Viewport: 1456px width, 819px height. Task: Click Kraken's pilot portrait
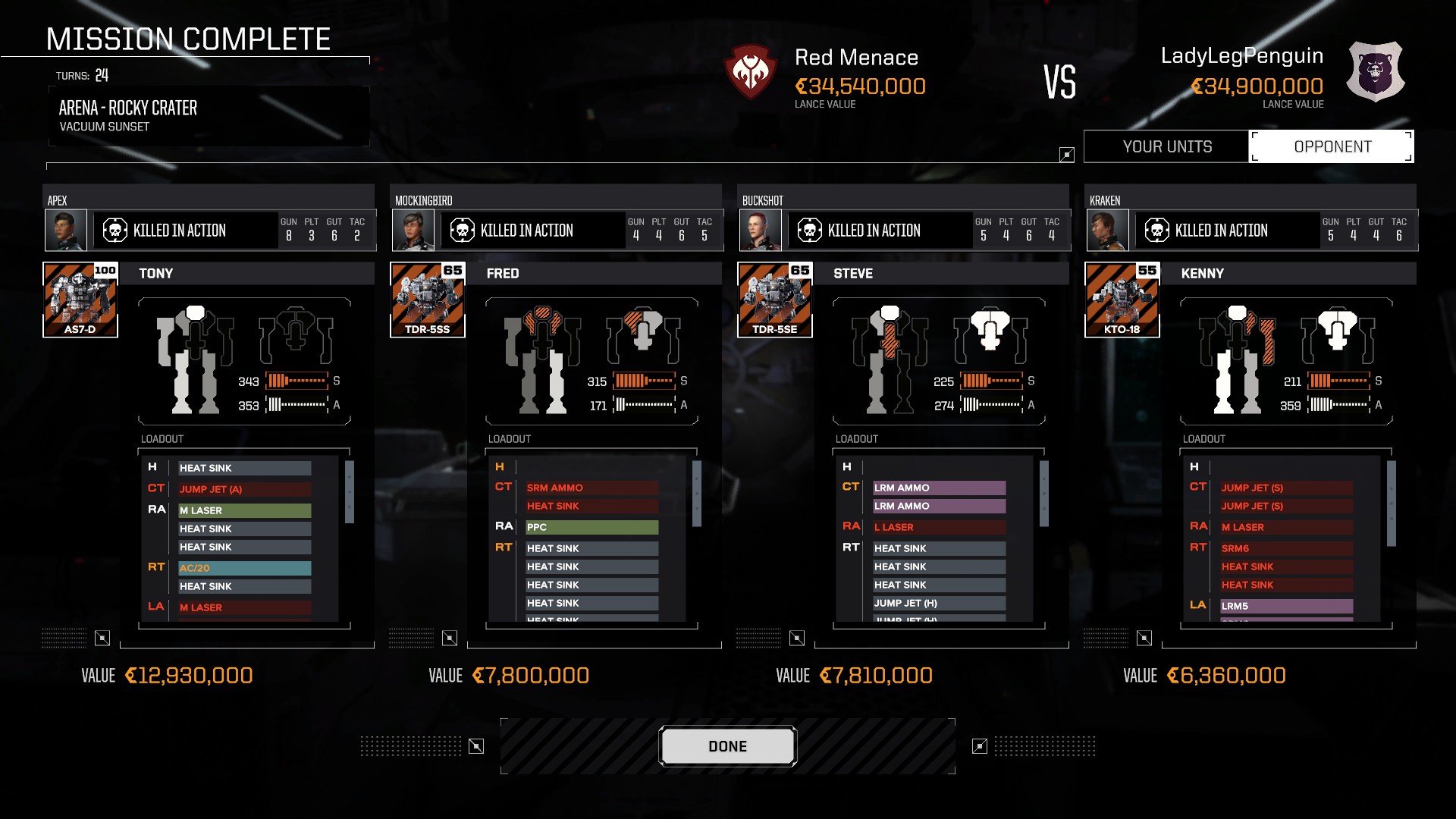tap(1107, 231)
